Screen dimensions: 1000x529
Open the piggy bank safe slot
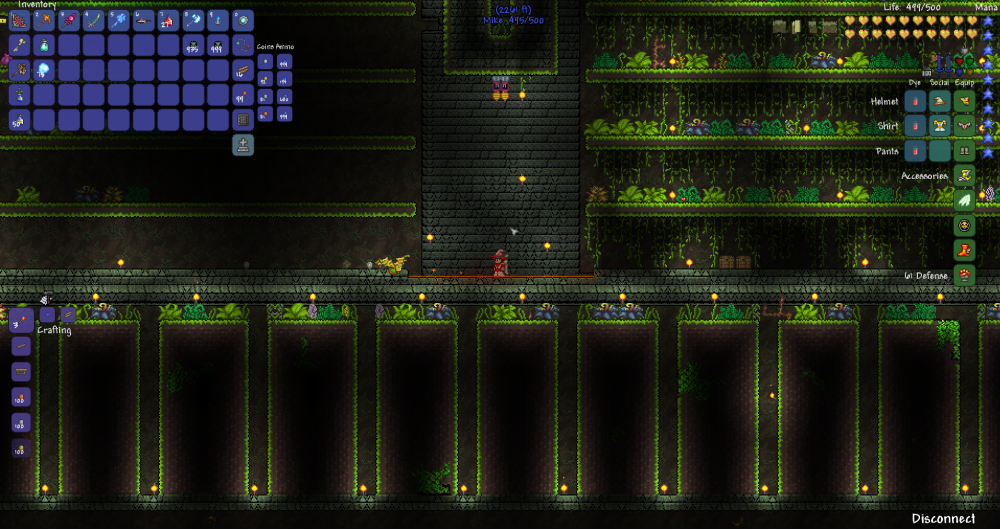coord(243,120)
